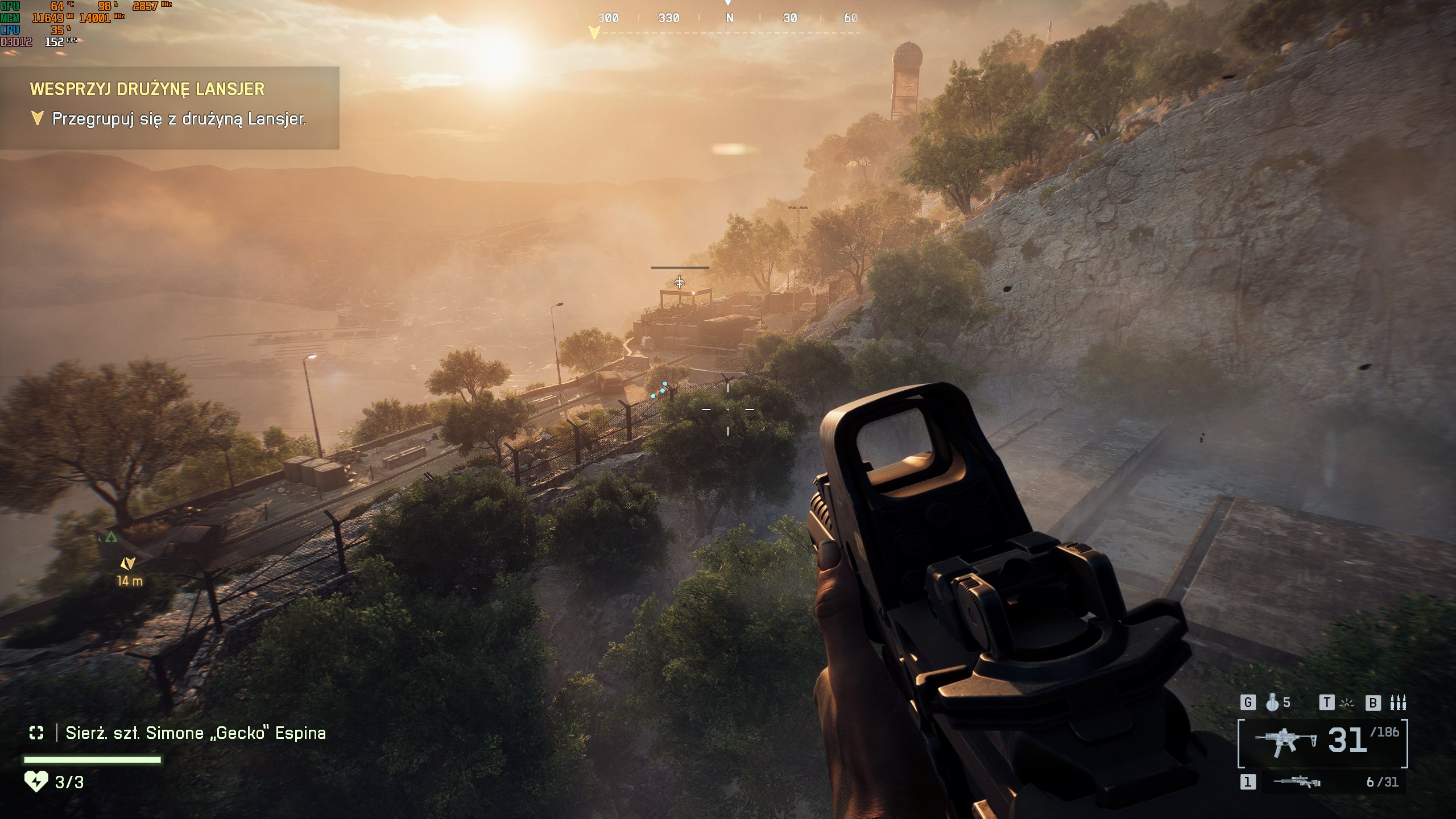Choose the equipped assault rifle weapon slot
This screenshot has width=1456, height=819.
(x=1322, y=742)
